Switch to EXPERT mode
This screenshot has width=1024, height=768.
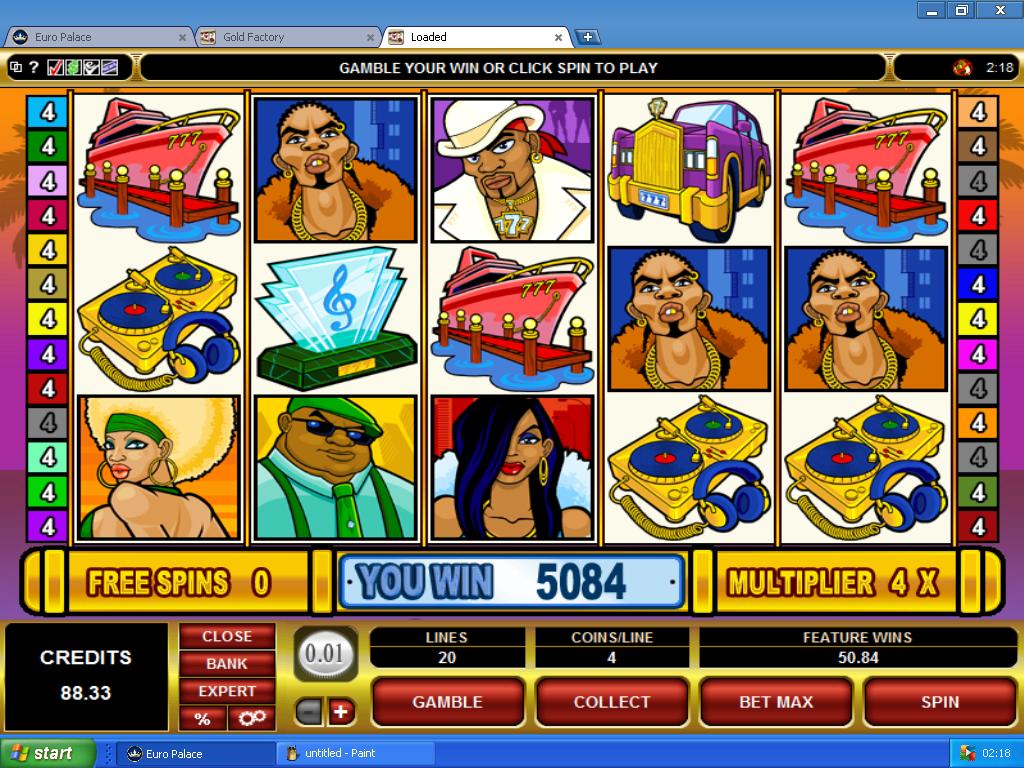(x=227, y=691)
